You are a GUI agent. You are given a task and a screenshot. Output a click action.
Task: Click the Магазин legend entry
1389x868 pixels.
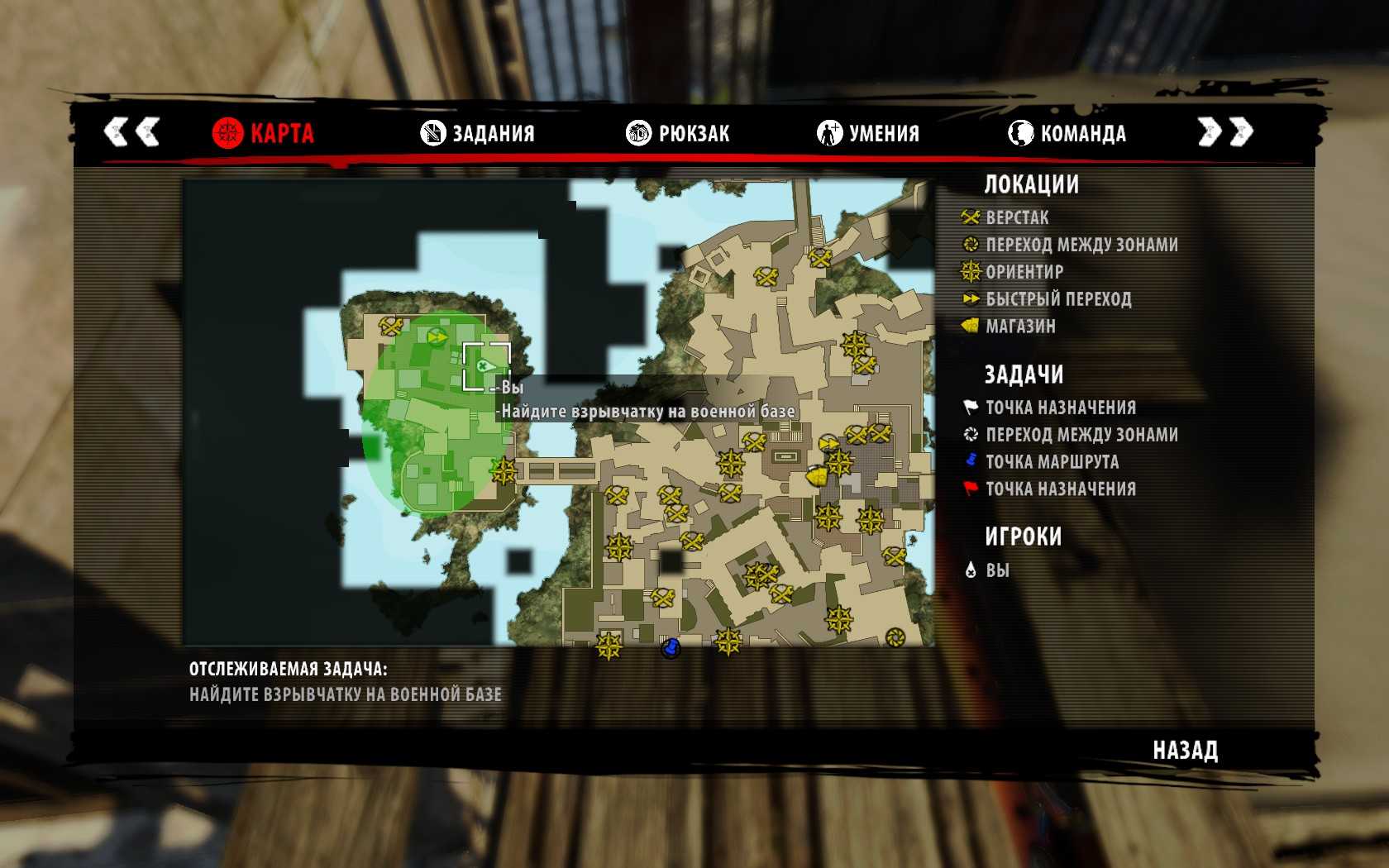(x=1020, y=327)
